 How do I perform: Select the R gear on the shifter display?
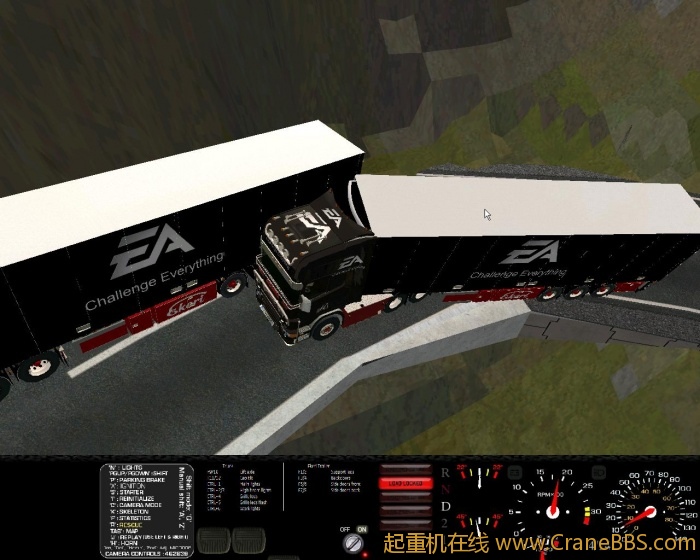click(x=445, y=471)
